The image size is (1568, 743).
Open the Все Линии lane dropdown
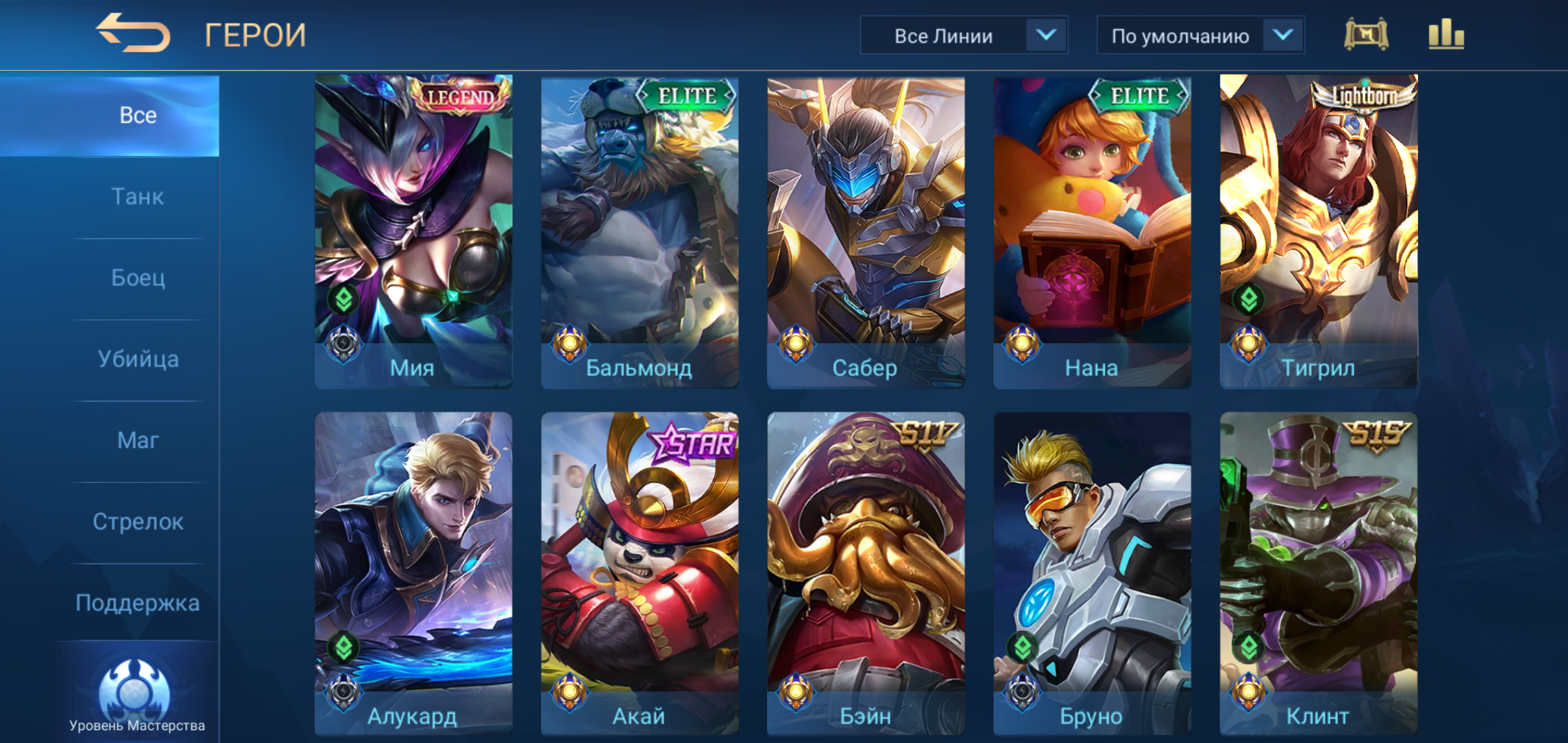963,36
